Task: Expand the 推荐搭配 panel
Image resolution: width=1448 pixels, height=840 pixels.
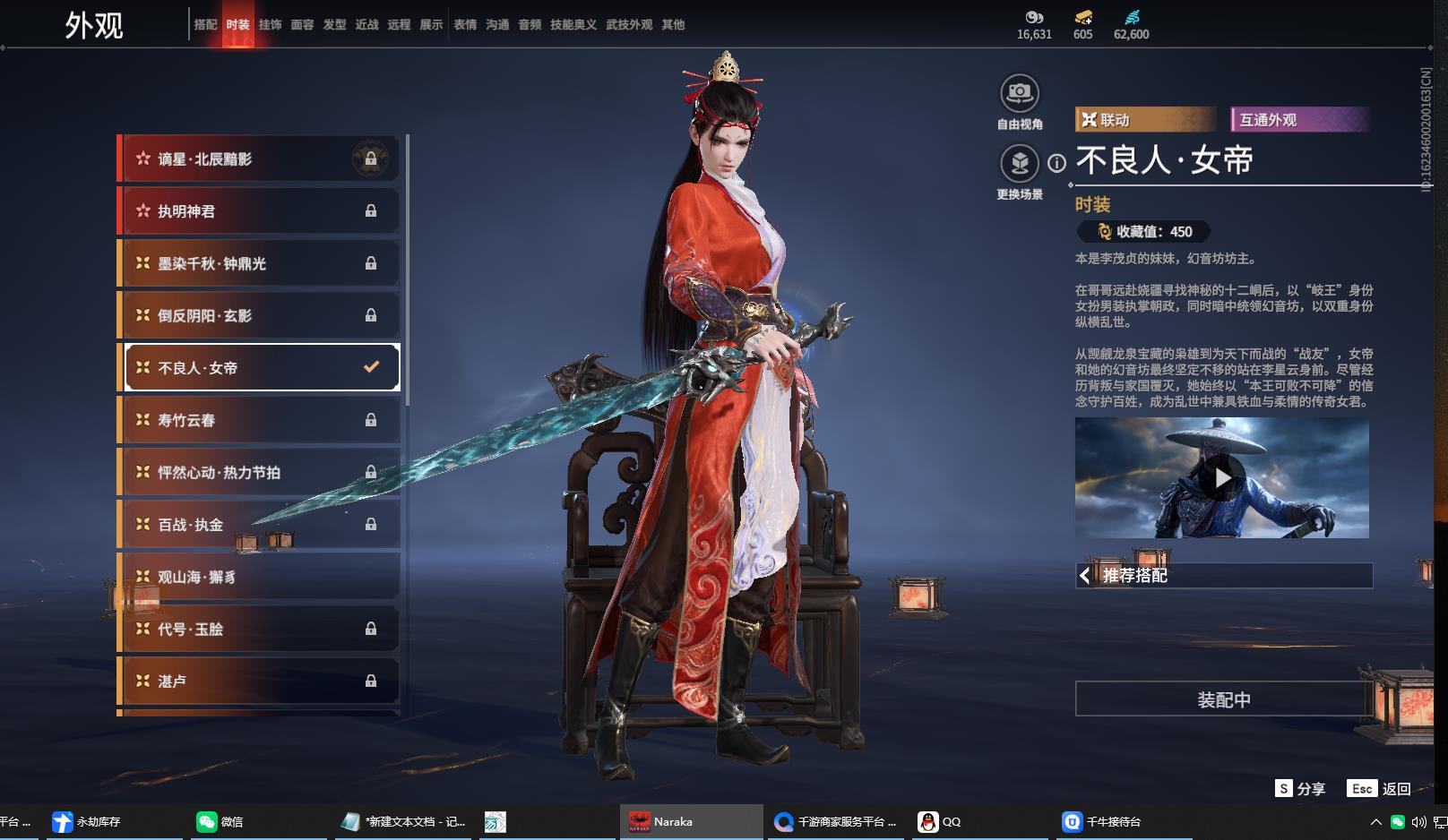Action: point(1223,576)
